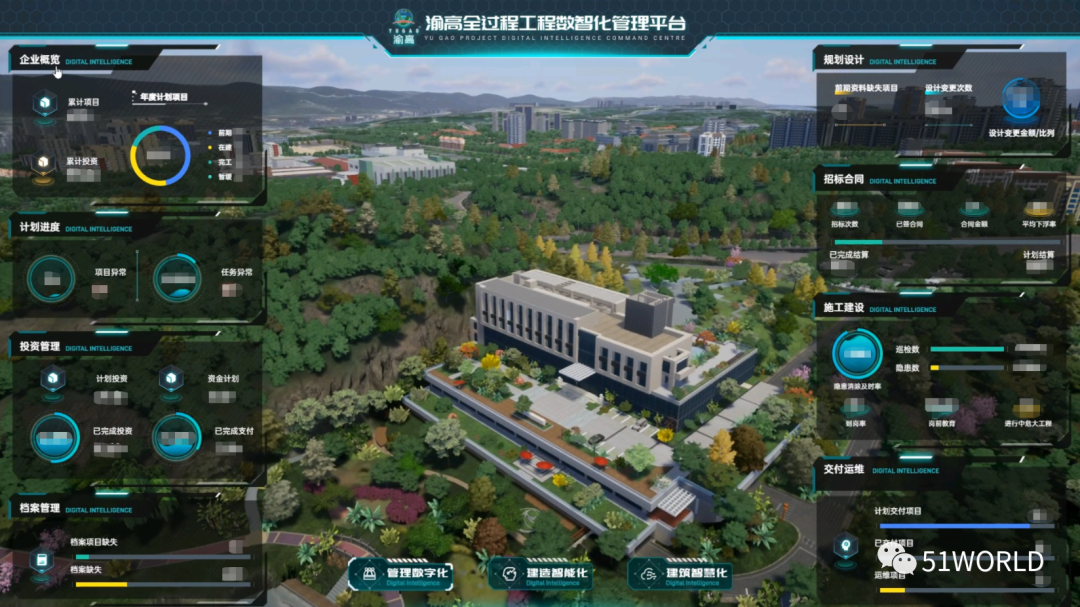Viewport: 1080px width, 607px height.
Task: Open the 投资管理 panel header
Action: [40, 347]
